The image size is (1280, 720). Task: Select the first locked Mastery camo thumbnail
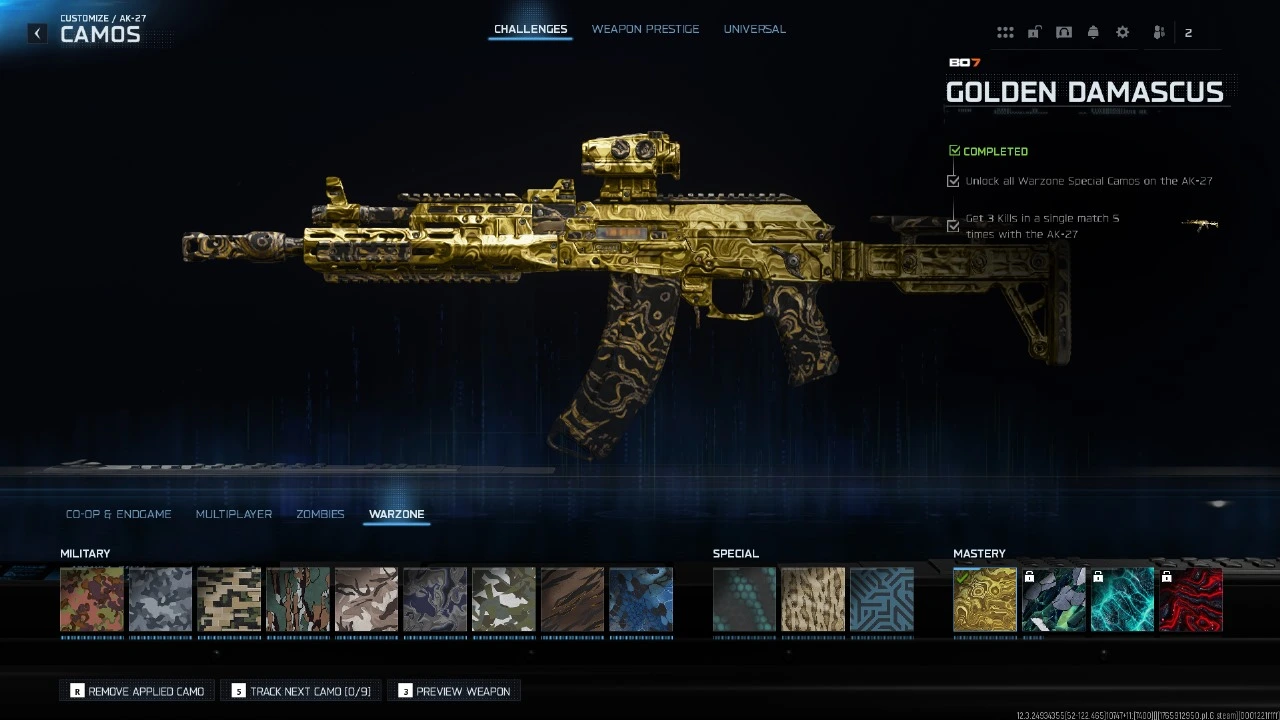point(1053,600)
